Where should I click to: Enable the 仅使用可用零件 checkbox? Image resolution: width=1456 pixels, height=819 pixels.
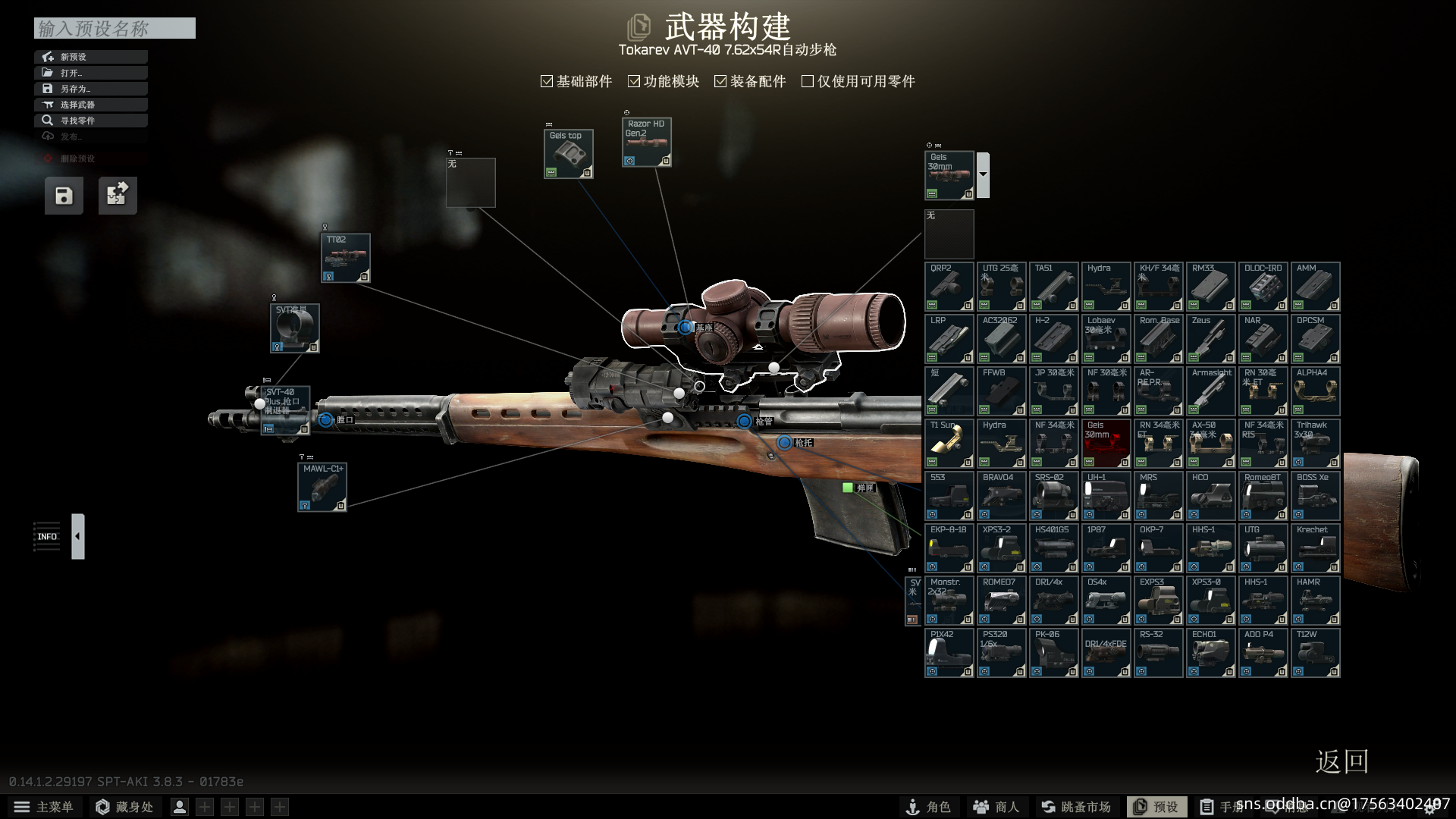[x=807, y=80]
